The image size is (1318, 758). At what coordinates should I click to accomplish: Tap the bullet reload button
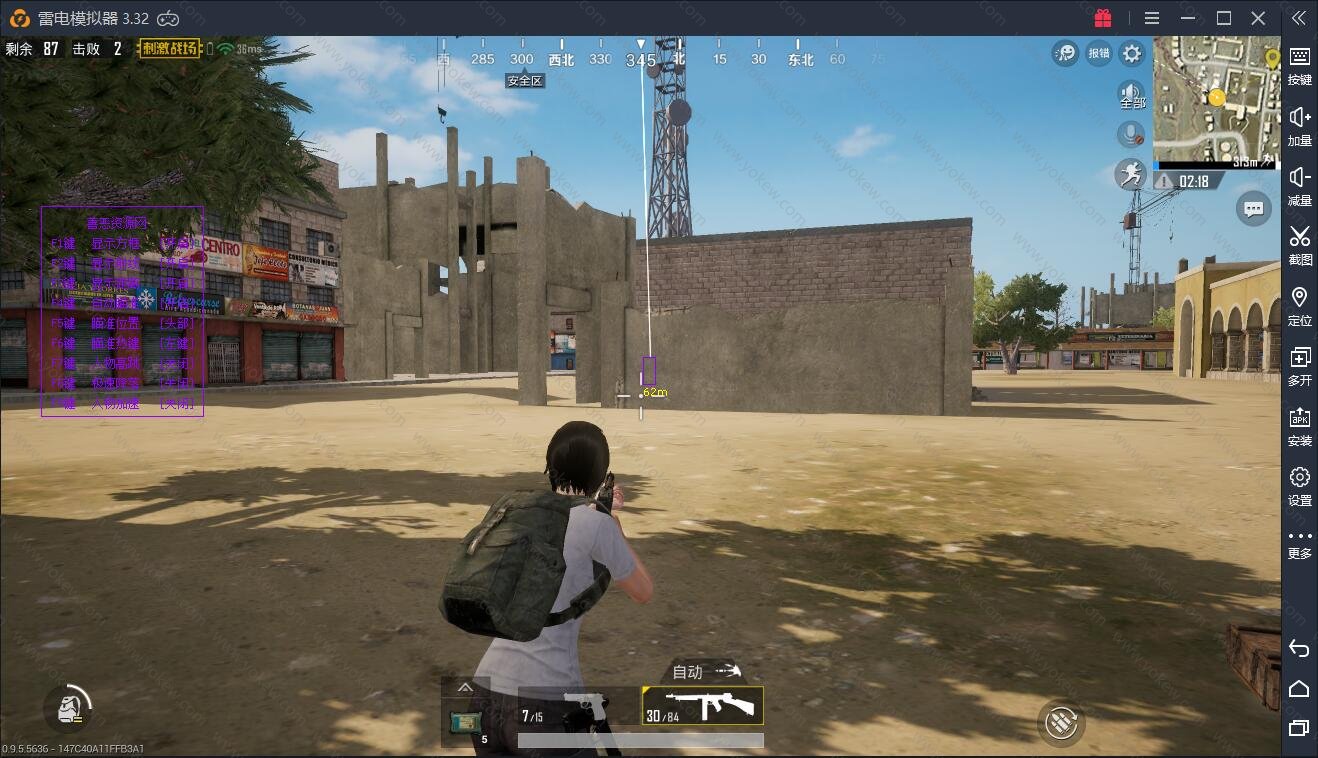tap(1061, 722)
